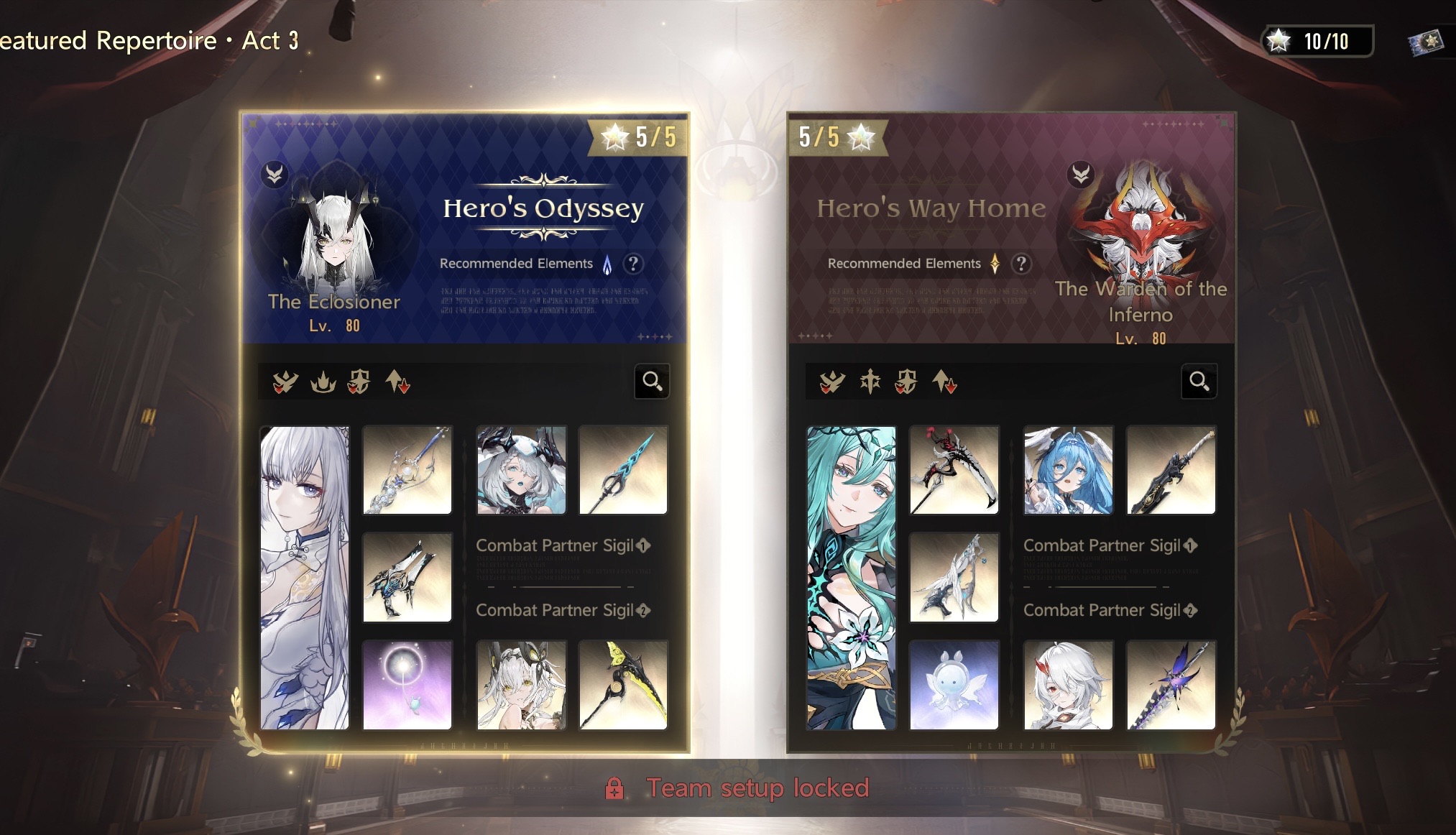Select the teal-haired valkyrie portrait
Viewport: 1456px width, 835px height.
852,578
